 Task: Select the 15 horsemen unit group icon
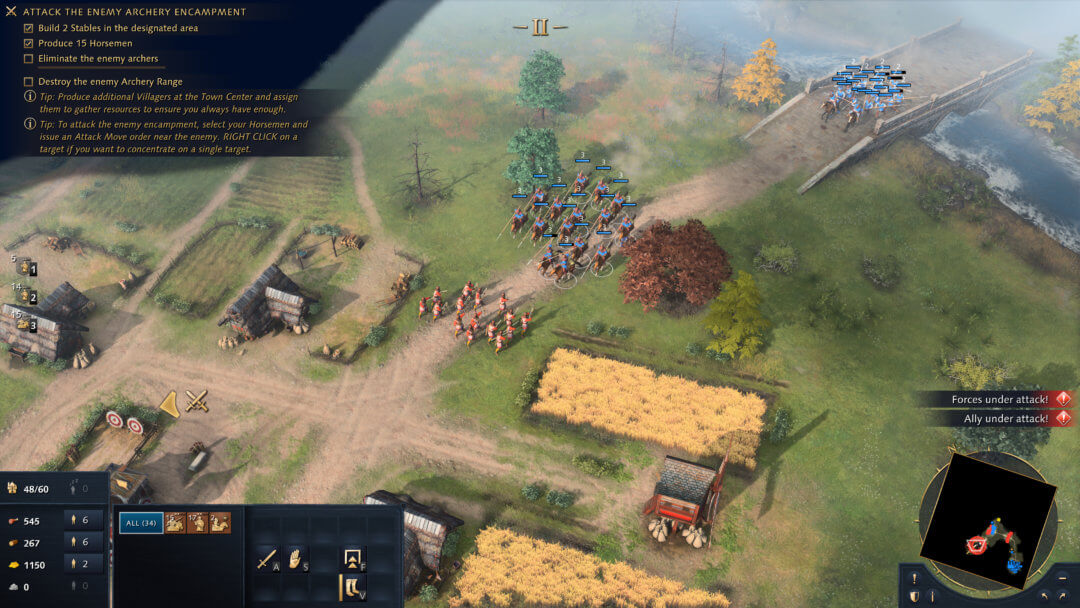point(175,522)
